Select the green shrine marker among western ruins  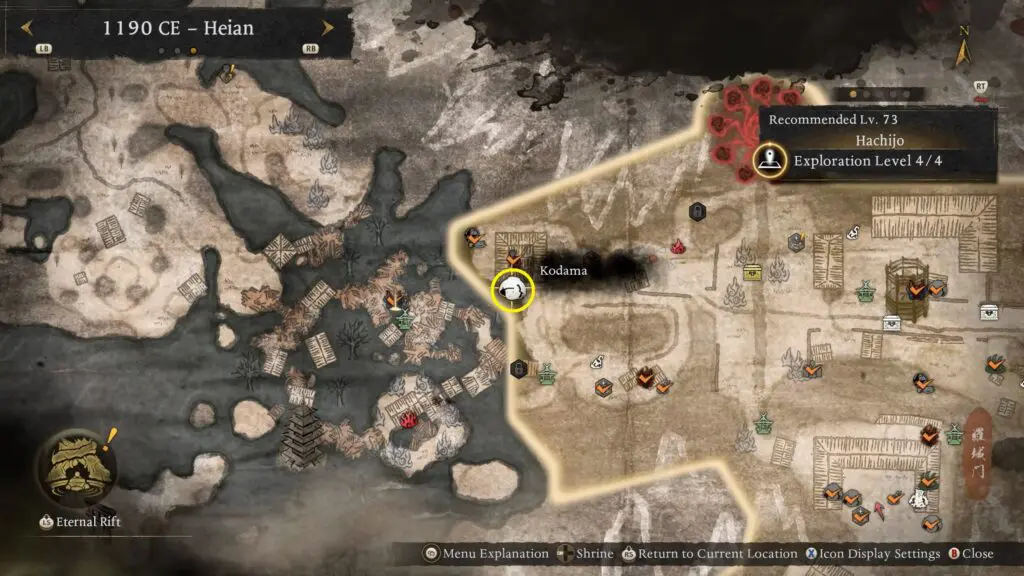[x=404, y=321]
